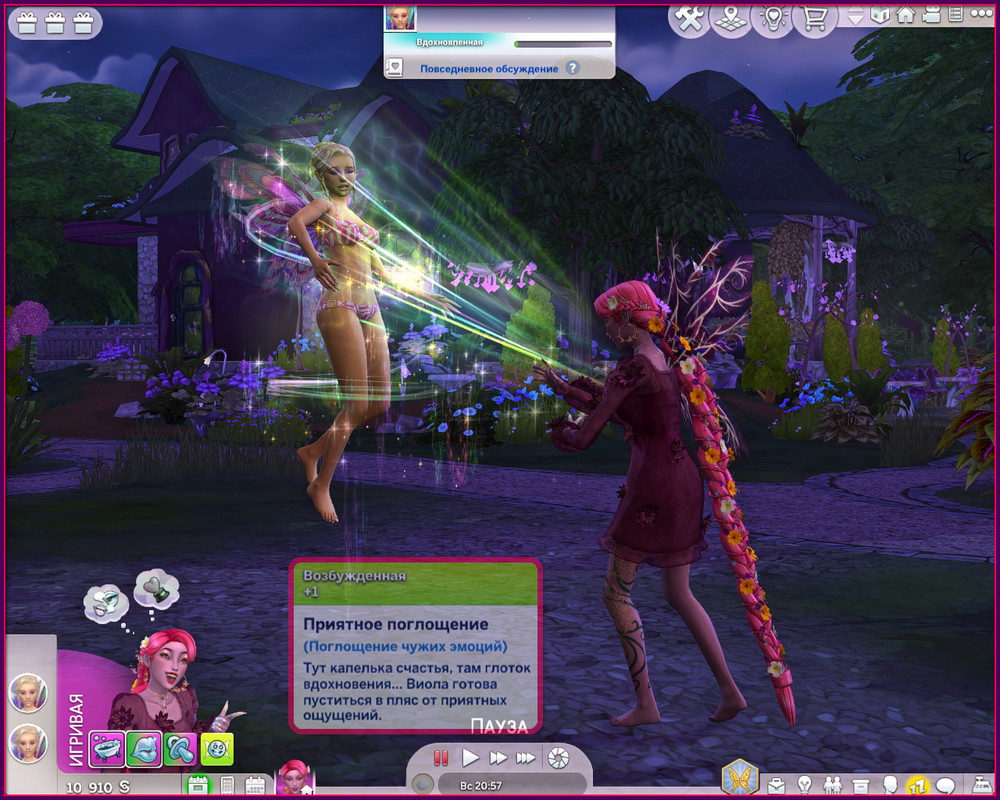Screen dimensions: 1000x800
Task: Pause the game with the red pause button
Action: click(441, 758)
